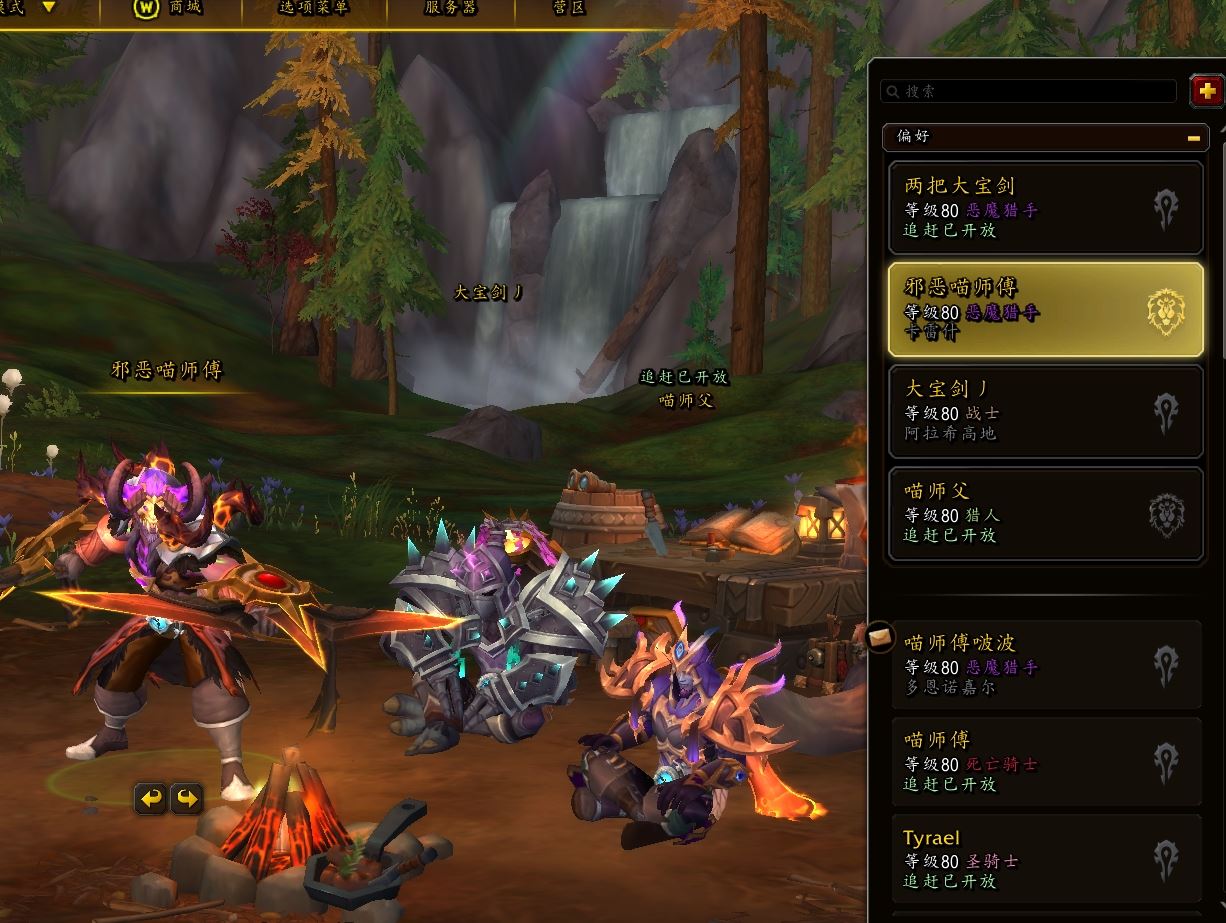Select the highlighted character 邪恶喵师傅
Image resolution: width=1226 pixels, height=923 pixels.
point(1045,309)
